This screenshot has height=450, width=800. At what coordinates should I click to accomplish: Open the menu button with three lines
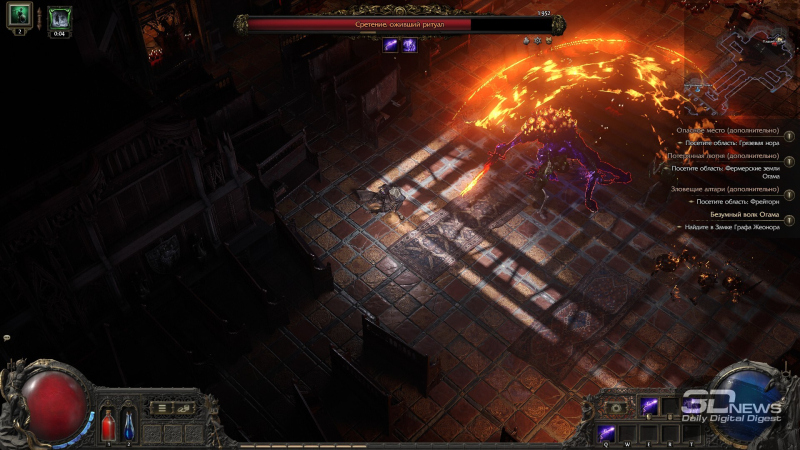pos(159,407)
